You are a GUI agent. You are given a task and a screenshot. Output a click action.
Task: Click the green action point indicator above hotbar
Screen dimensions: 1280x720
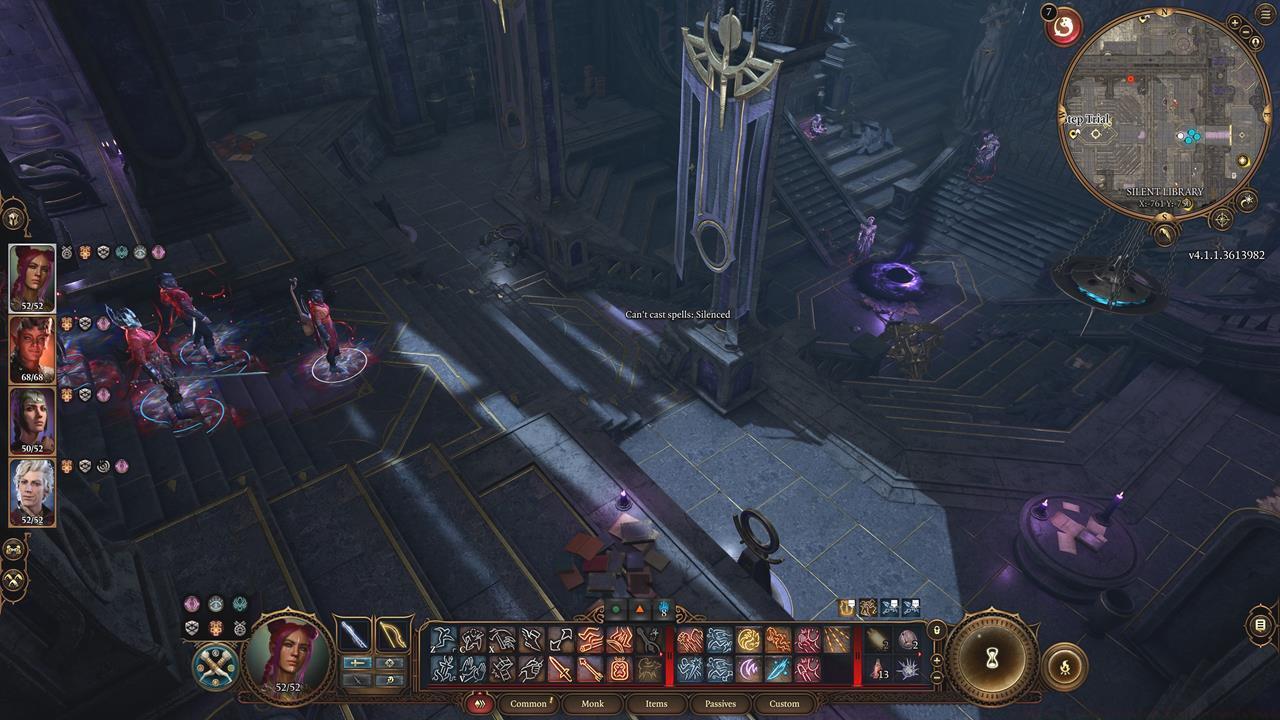(614, 609)
